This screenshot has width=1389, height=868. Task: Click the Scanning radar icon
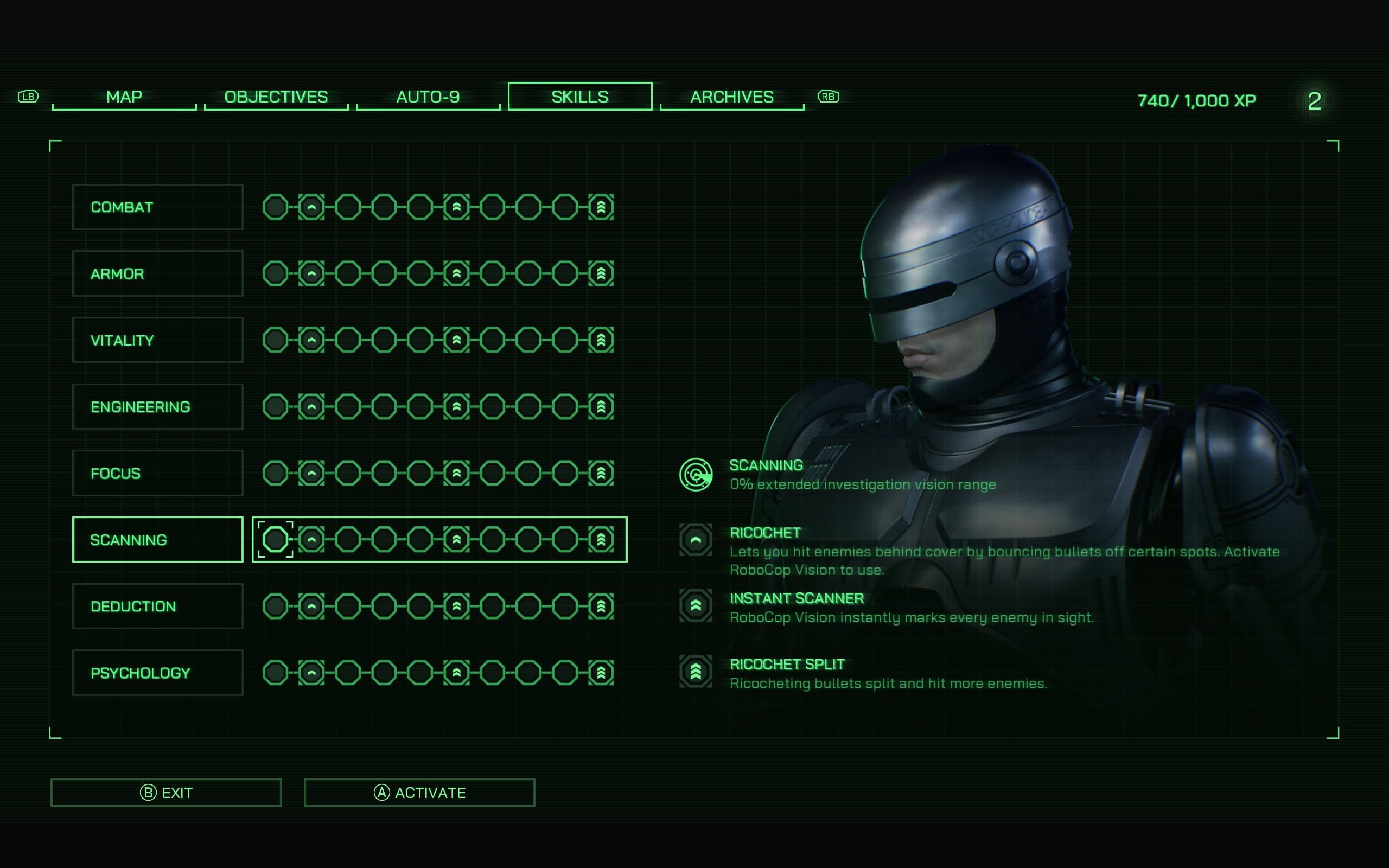coord(696,475)
